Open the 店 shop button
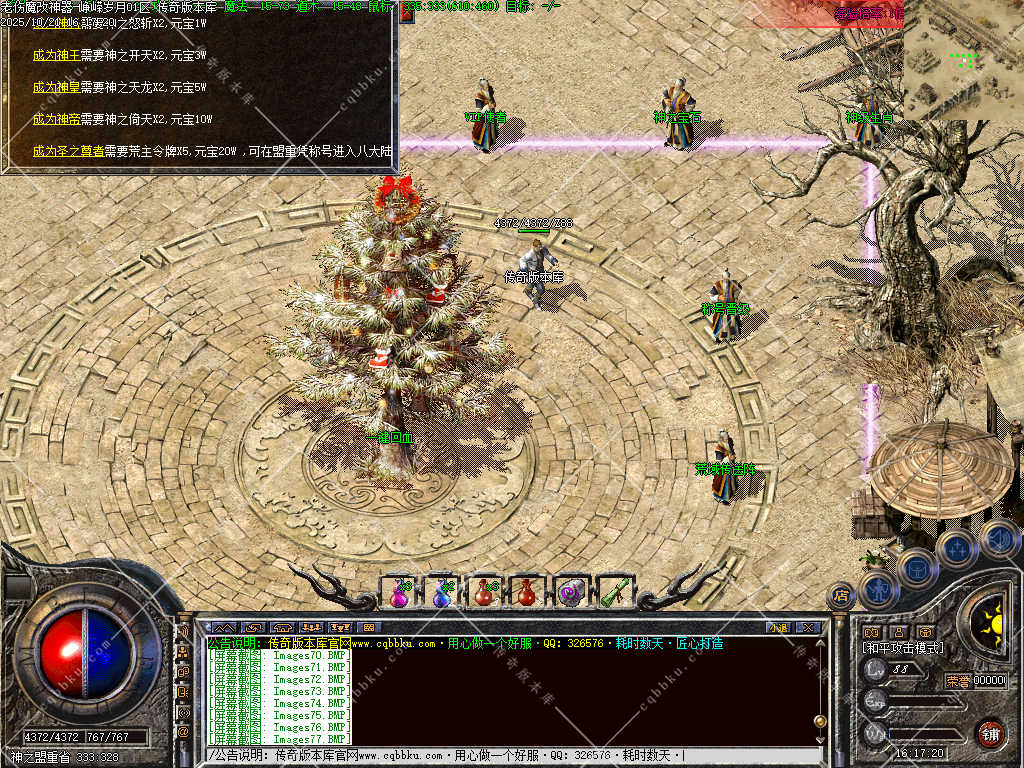The height and width of the screenshot is (768, 1024). (840, 596)
